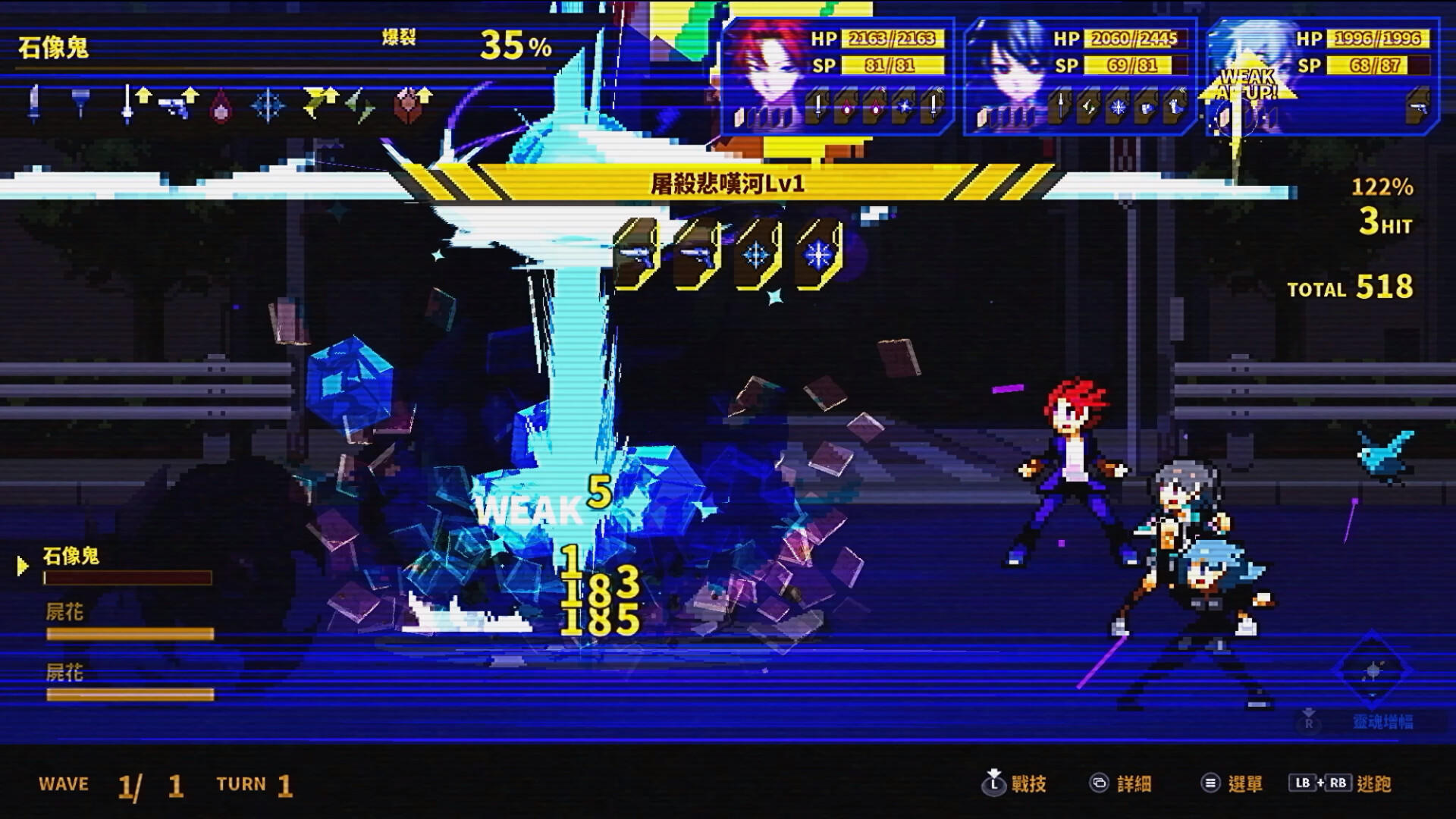Select the gun attack icon with up arrow
1456x819 pixels.
(177, 102)
